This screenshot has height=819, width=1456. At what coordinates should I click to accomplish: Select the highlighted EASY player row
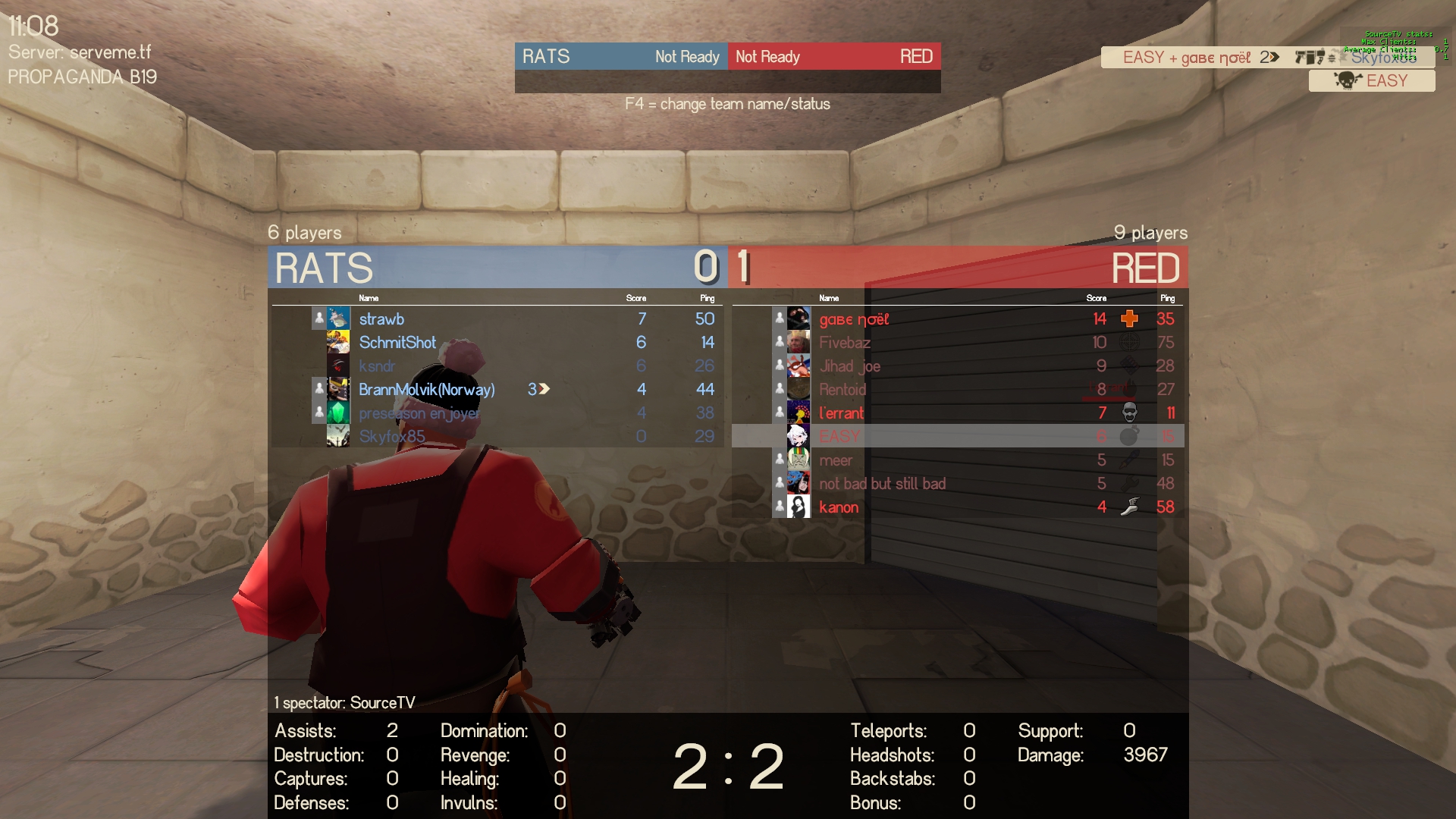click(839, 437)
